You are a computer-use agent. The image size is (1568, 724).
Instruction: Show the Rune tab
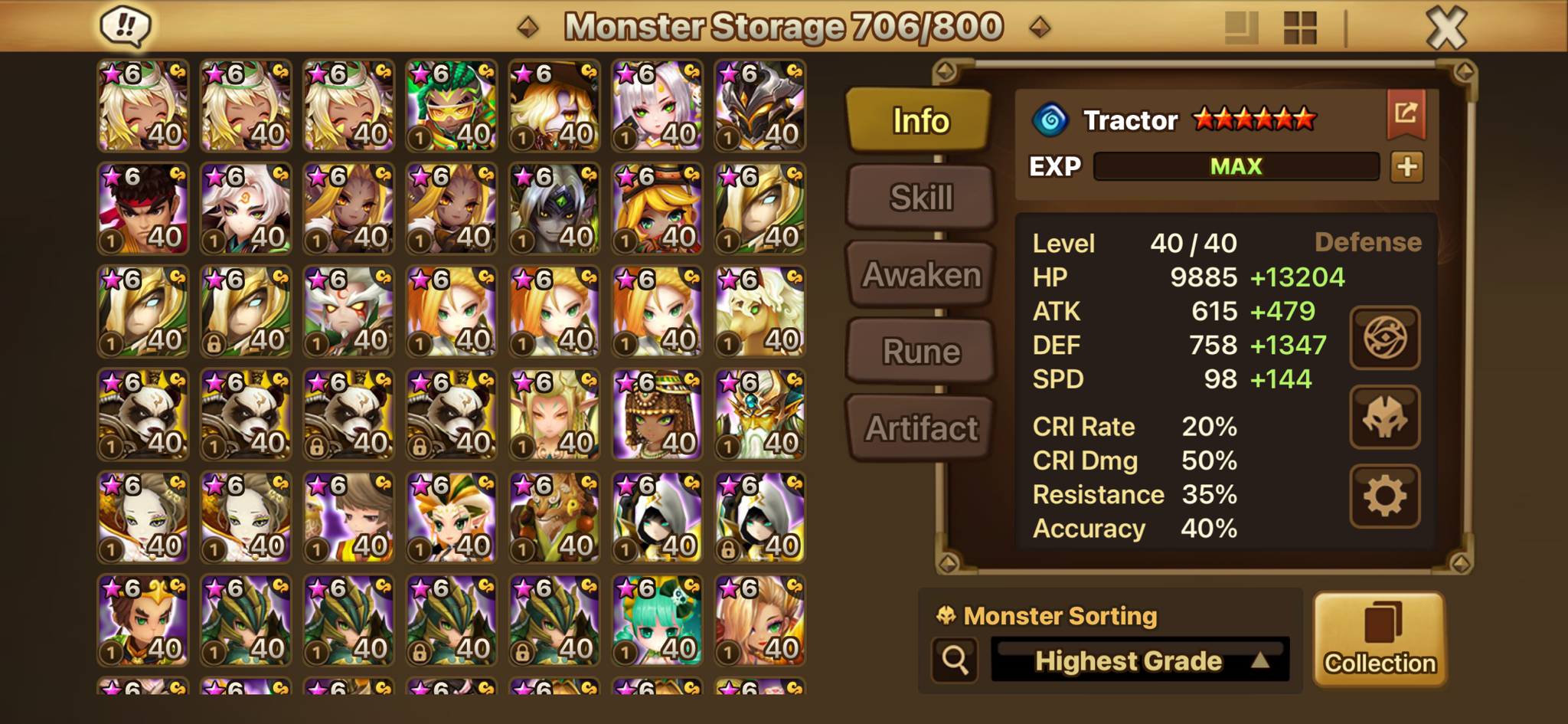921,352
